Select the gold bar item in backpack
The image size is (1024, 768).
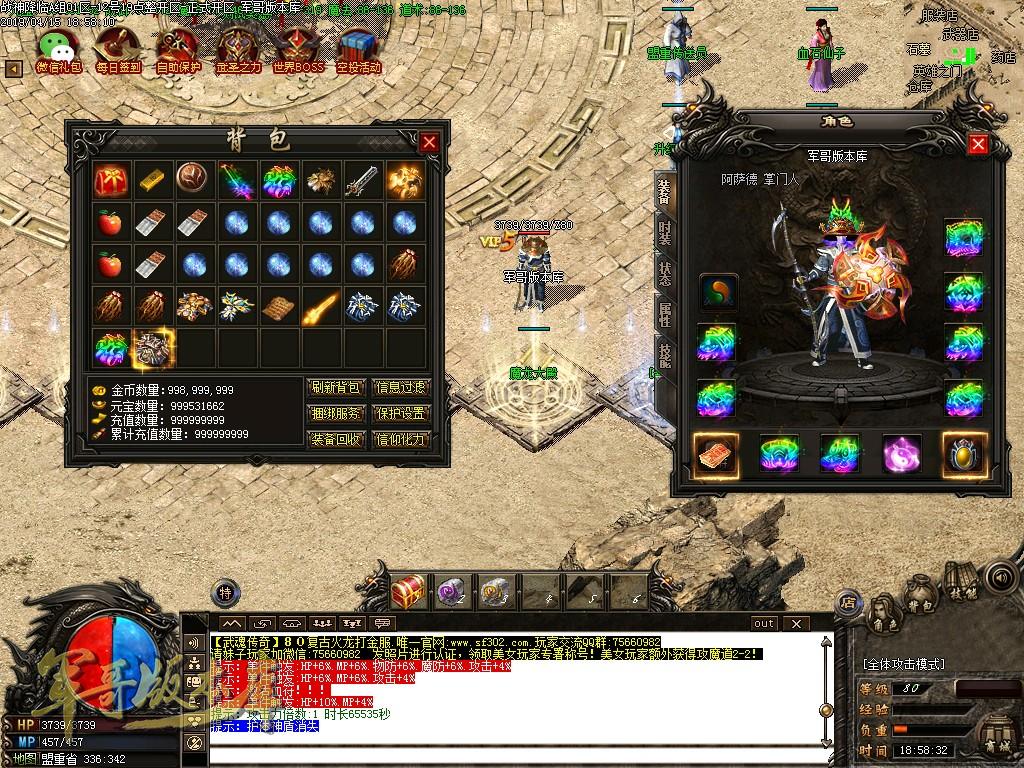(151, 181)
